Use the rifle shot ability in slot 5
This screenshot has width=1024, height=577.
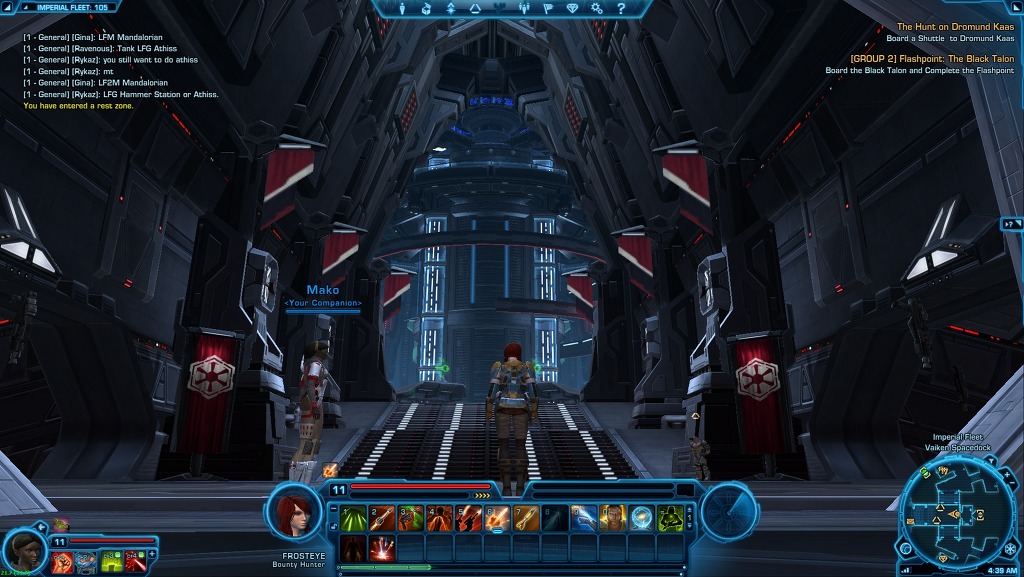click(x=468, y=518)
